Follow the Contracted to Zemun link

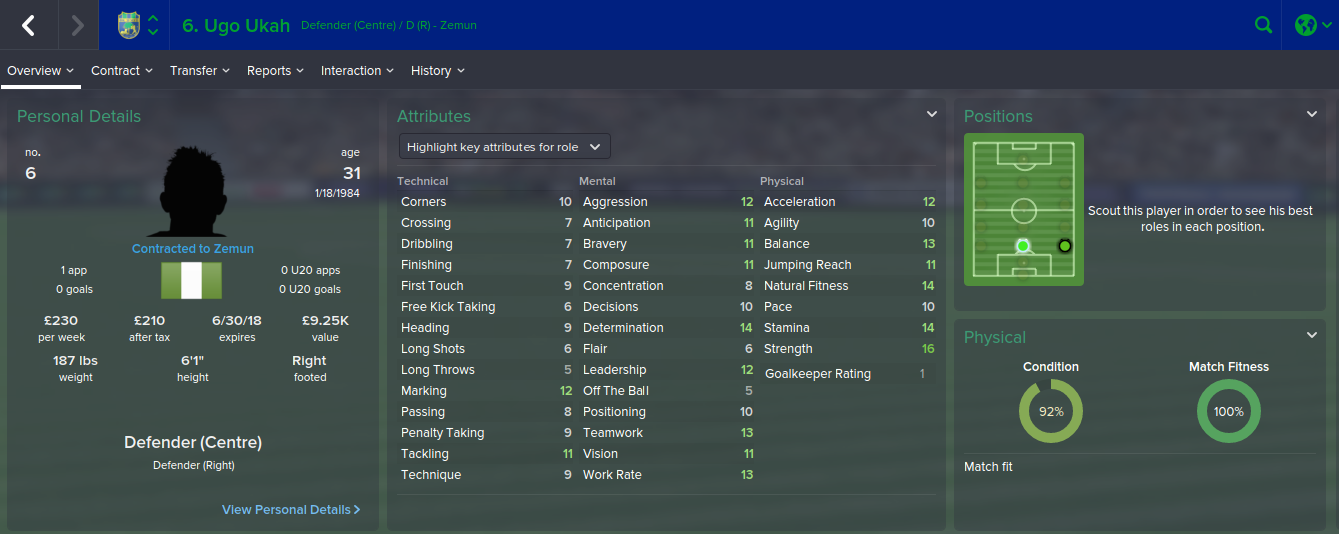[193, 249]
